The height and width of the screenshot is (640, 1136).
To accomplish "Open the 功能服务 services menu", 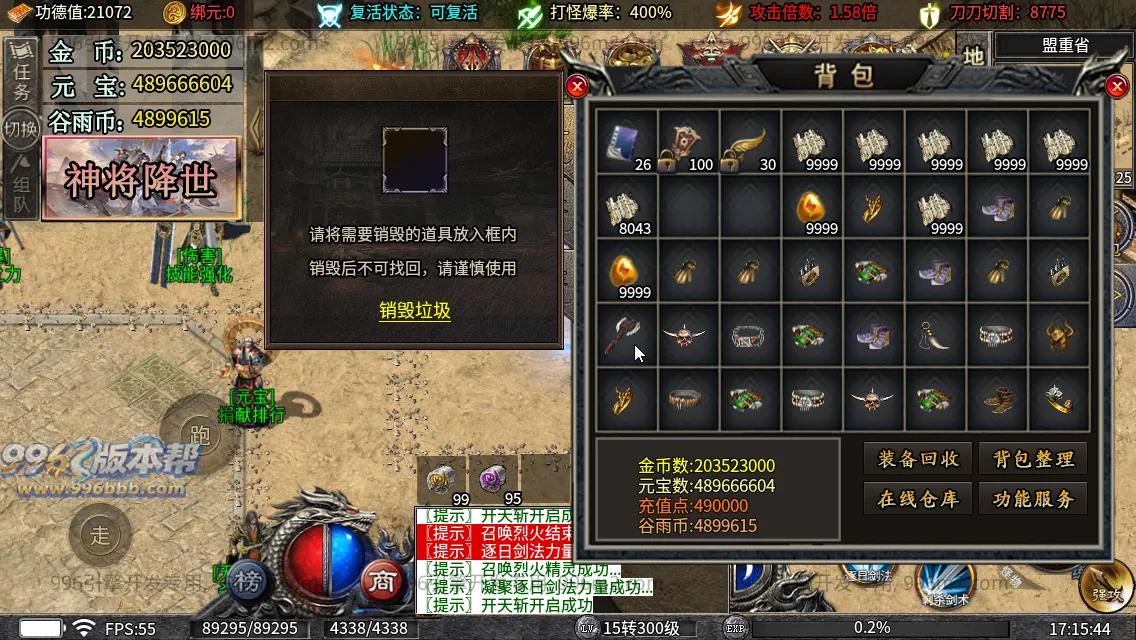I will (1033, 499).
